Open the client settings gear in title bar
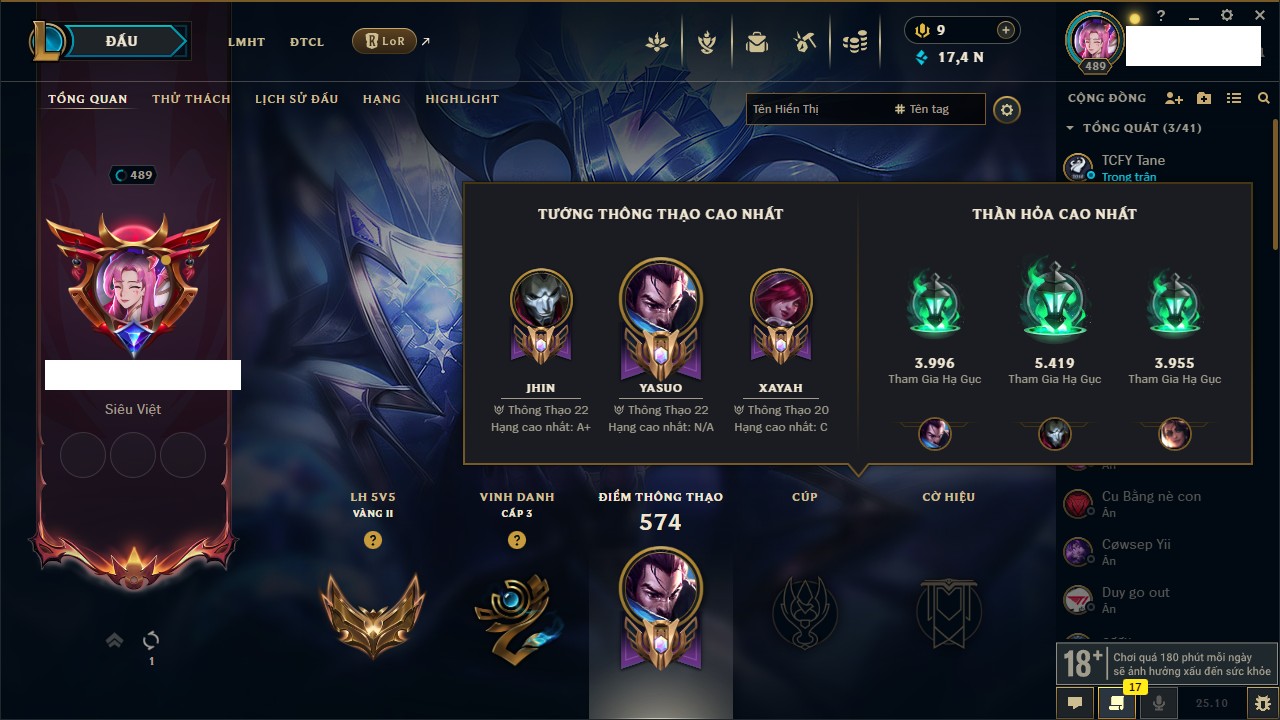The image size is (1280, 720). [1227, 16]
